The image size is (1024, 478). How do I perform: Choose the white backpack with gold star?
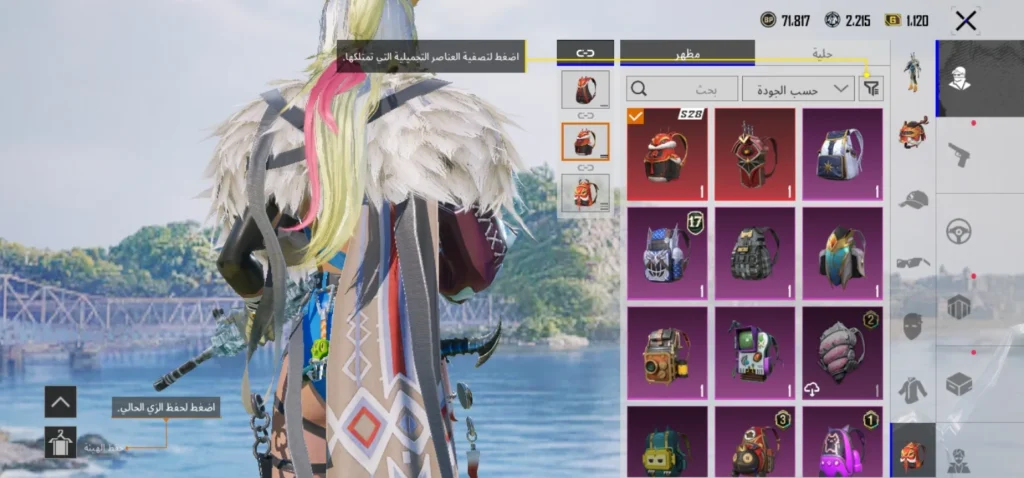(x=842, y=154)
